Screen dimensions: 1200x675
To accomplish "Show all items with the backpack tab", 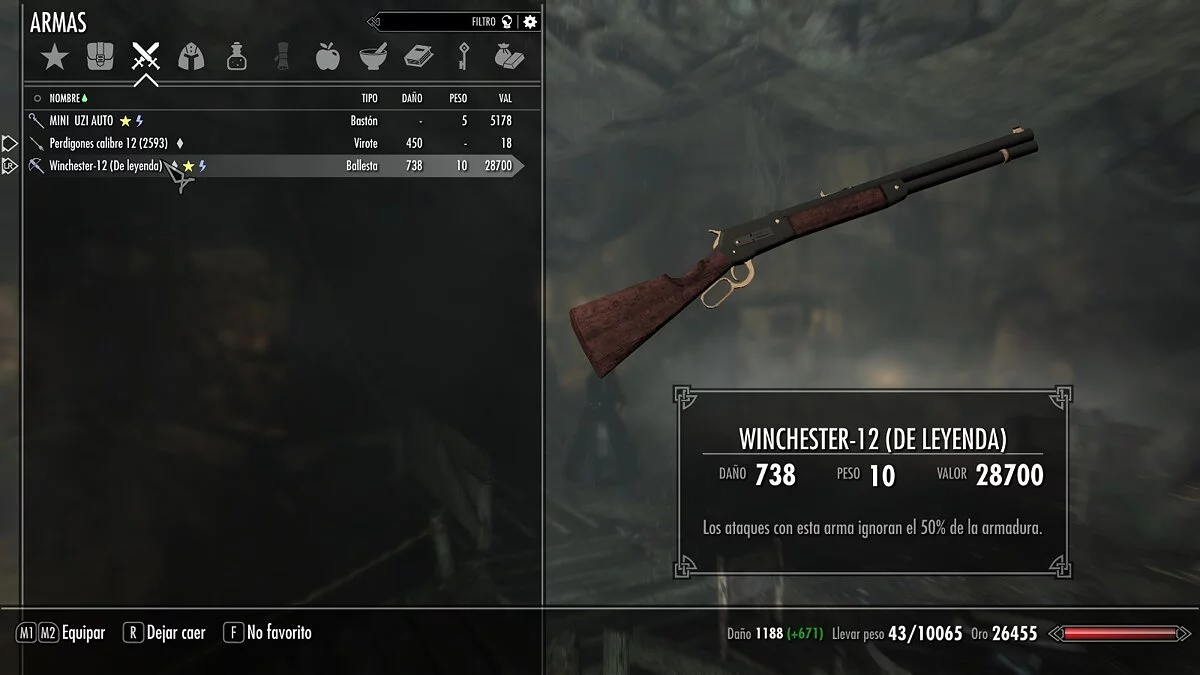I will (100, 57).
